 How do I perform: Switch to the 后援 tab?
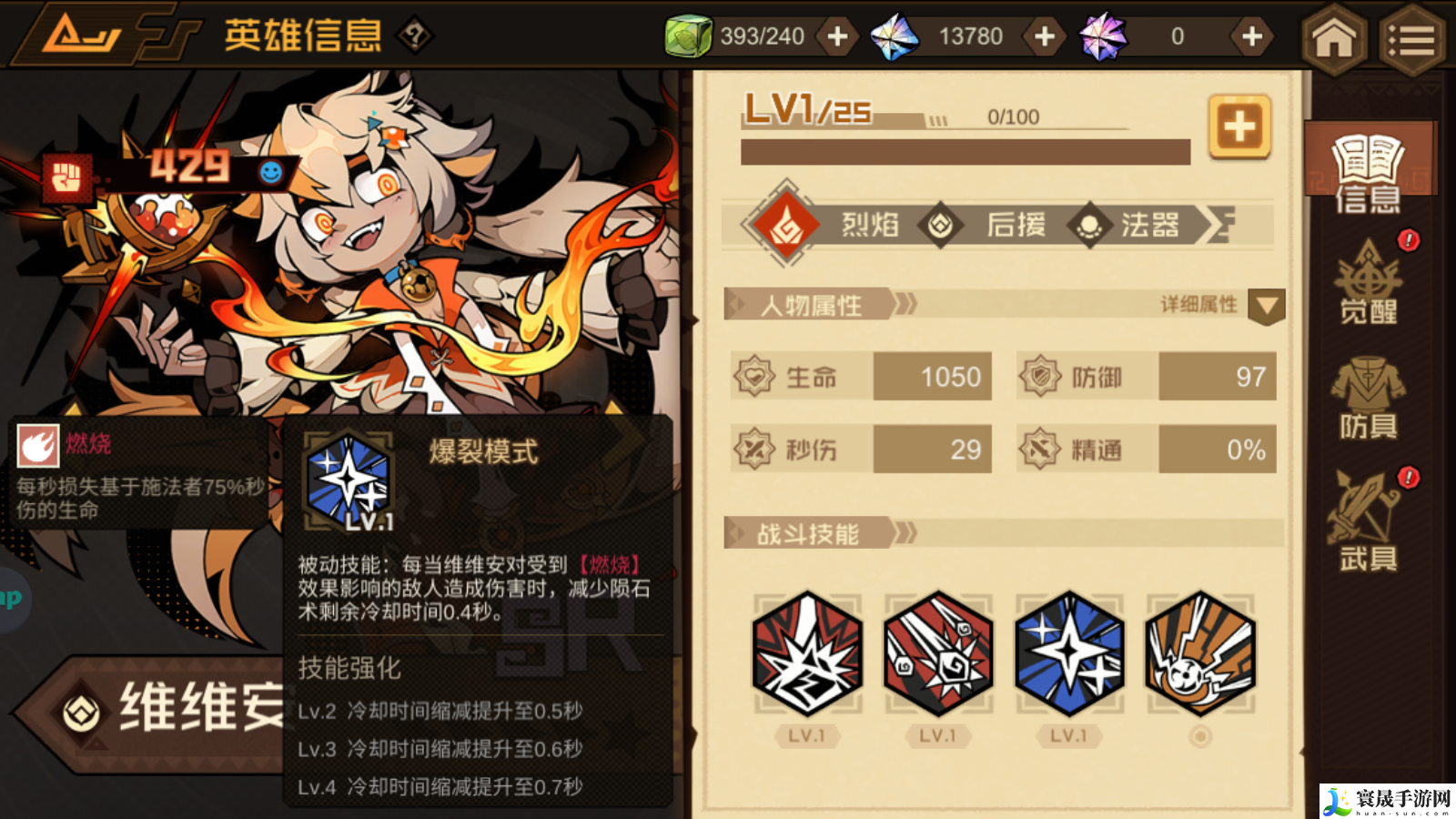(1013, 226)
